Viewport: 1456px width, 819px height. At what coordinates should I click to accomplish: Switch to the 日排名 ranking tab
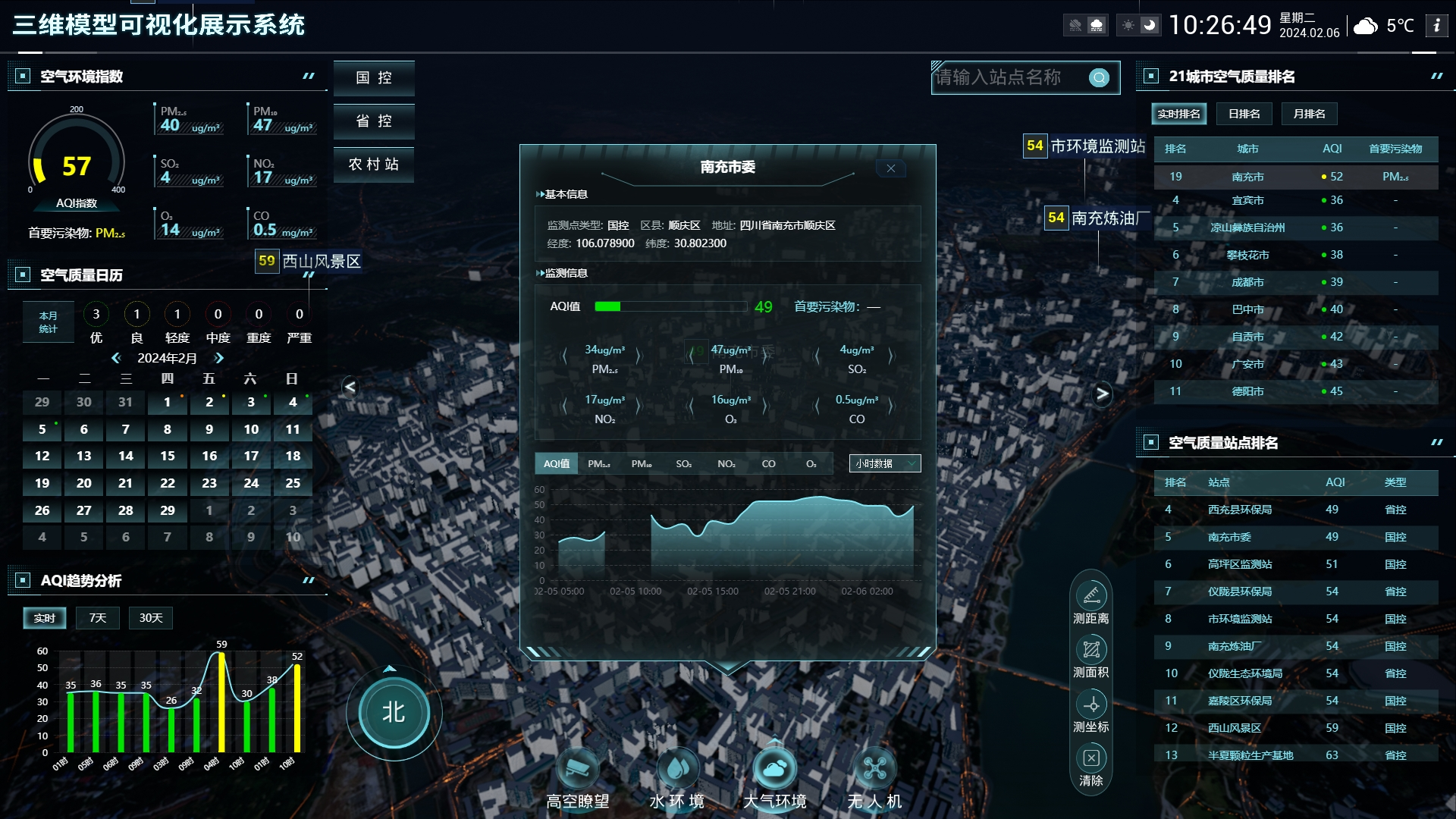[1244, 114]
